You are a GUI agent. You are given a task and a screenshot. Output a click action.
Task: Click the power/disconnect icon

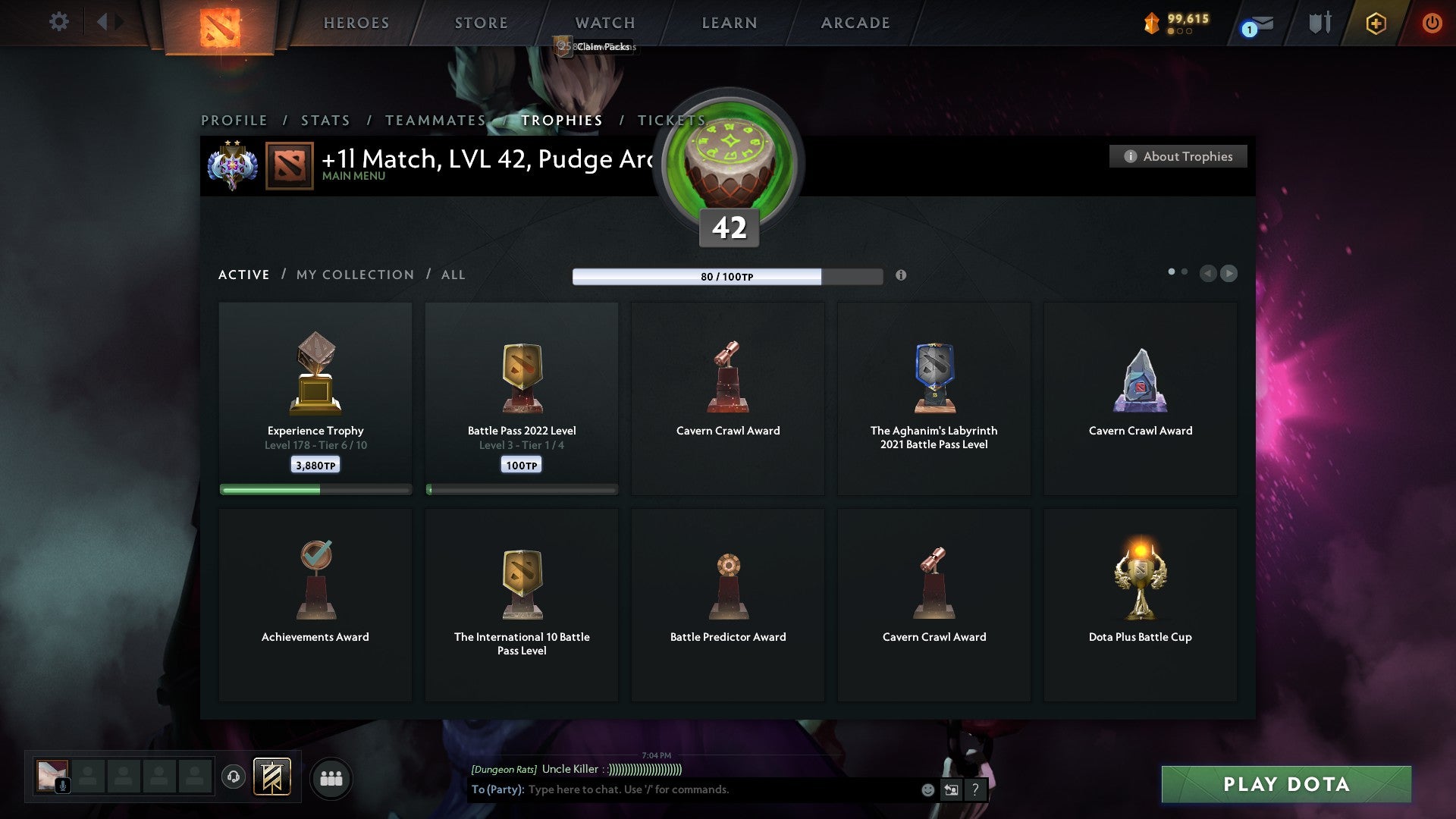click(x=1432, y=23)
